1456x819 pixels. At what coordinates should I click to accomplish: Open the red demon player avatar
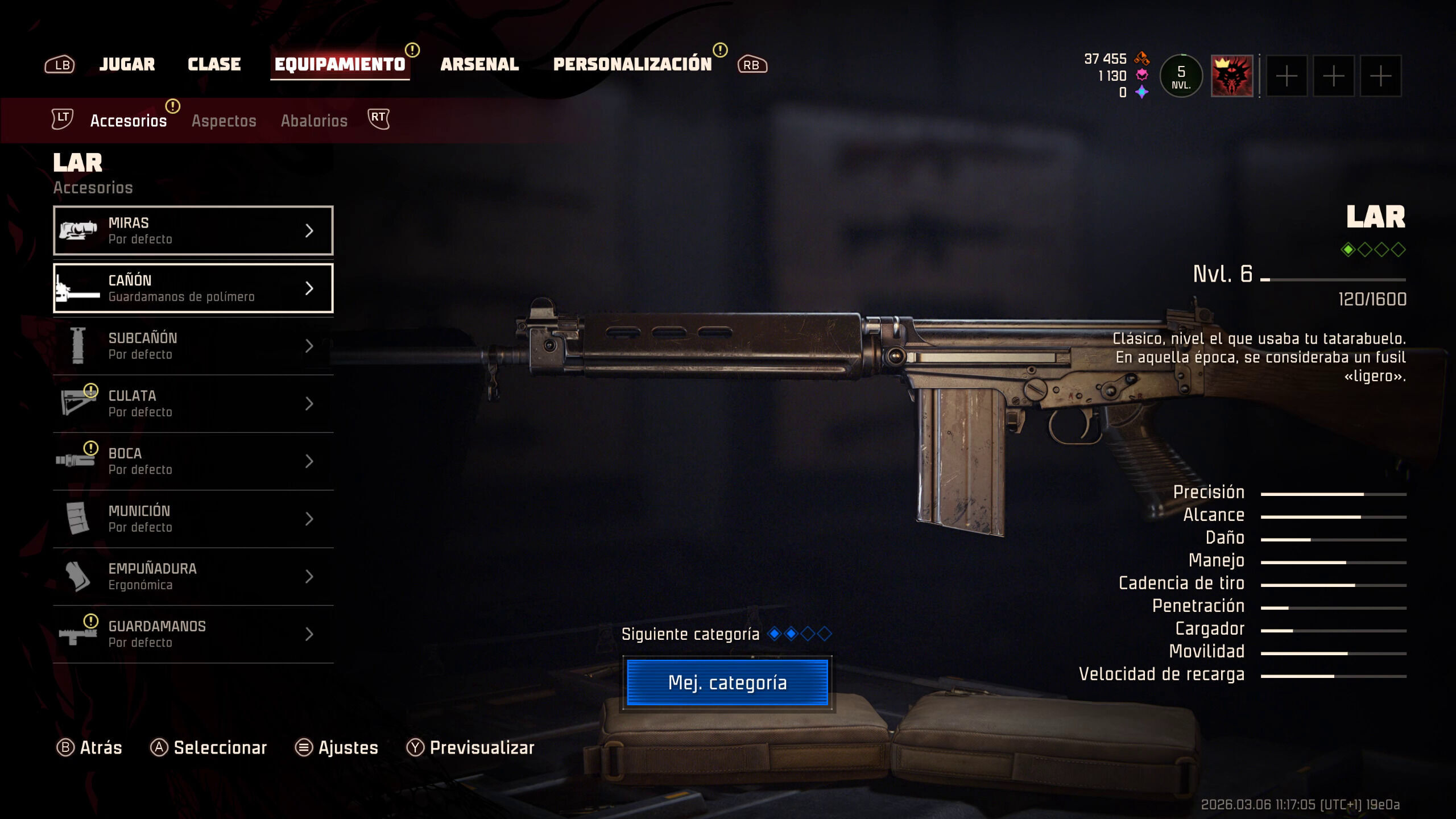[x=1231, y=76]
